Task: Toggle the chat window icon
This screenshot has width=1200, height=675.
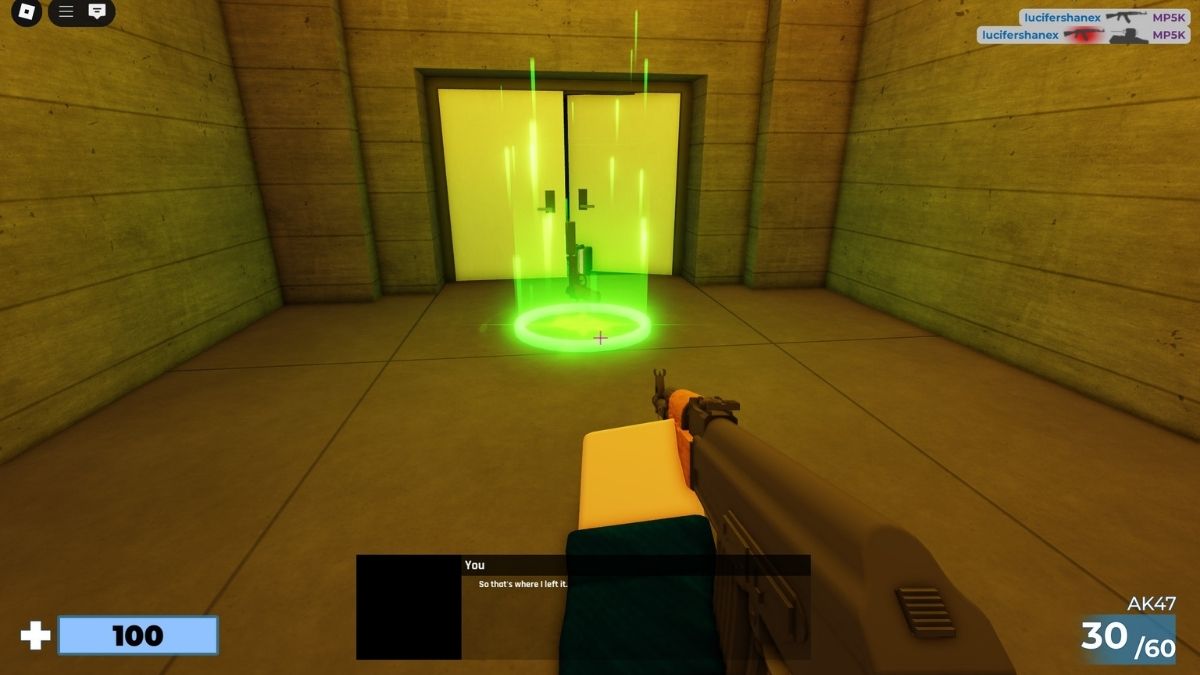Action: [97, 12]
